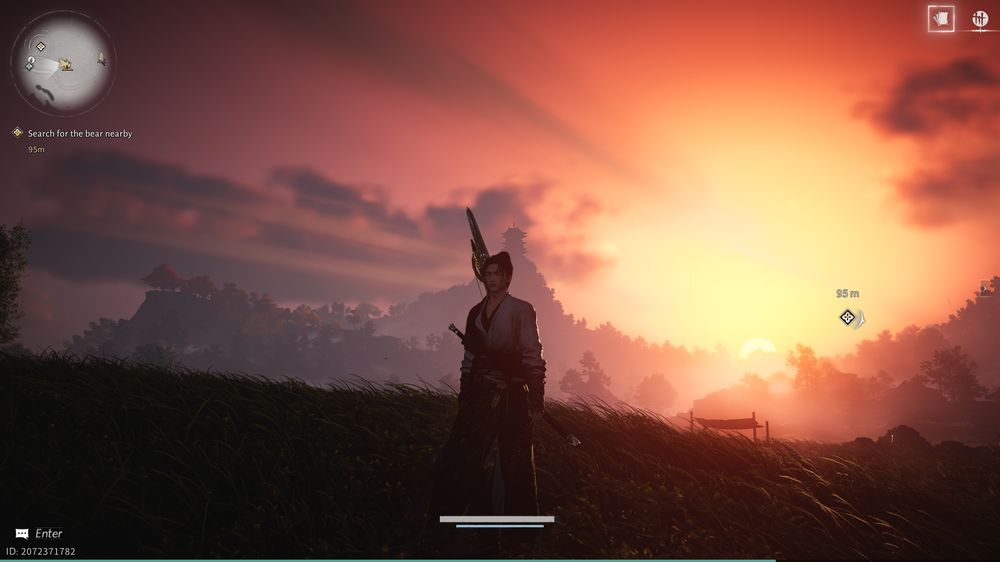Click the round menu icon beside the cards icon
The image size is (1000, 562).
click(x=979, y=18)
